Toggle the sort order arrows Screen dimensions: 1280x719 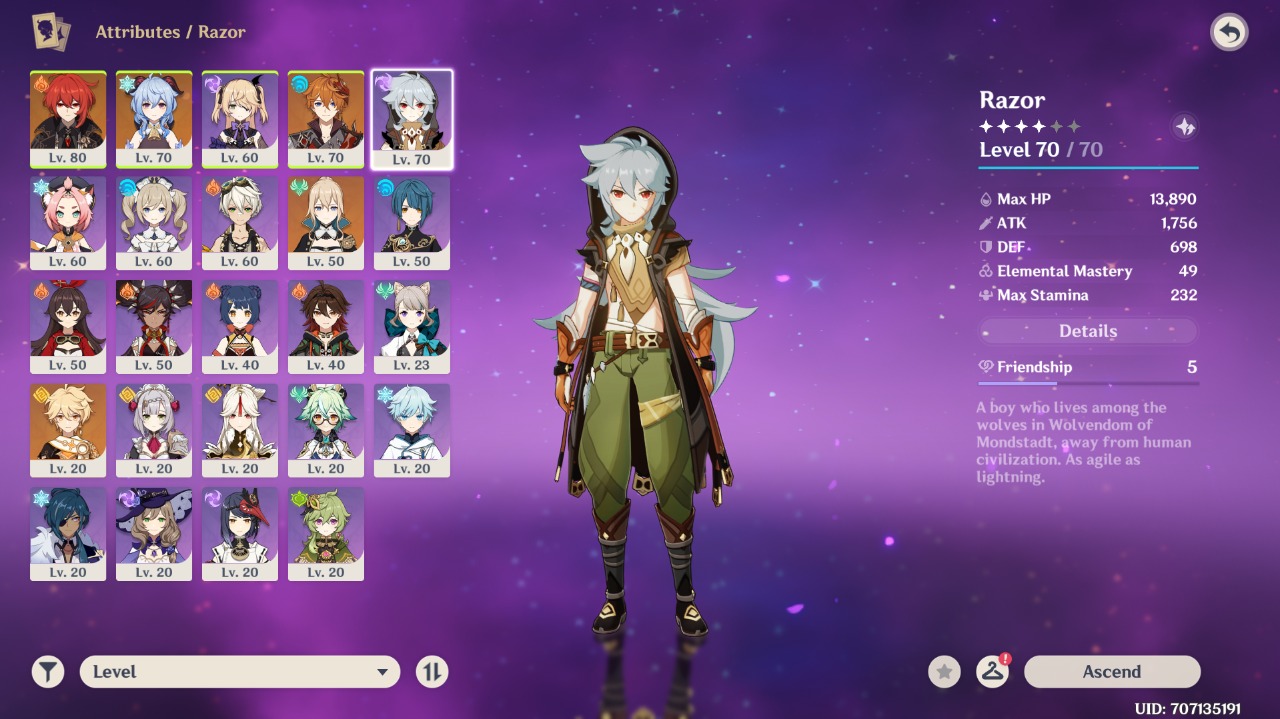click(432, 672)
